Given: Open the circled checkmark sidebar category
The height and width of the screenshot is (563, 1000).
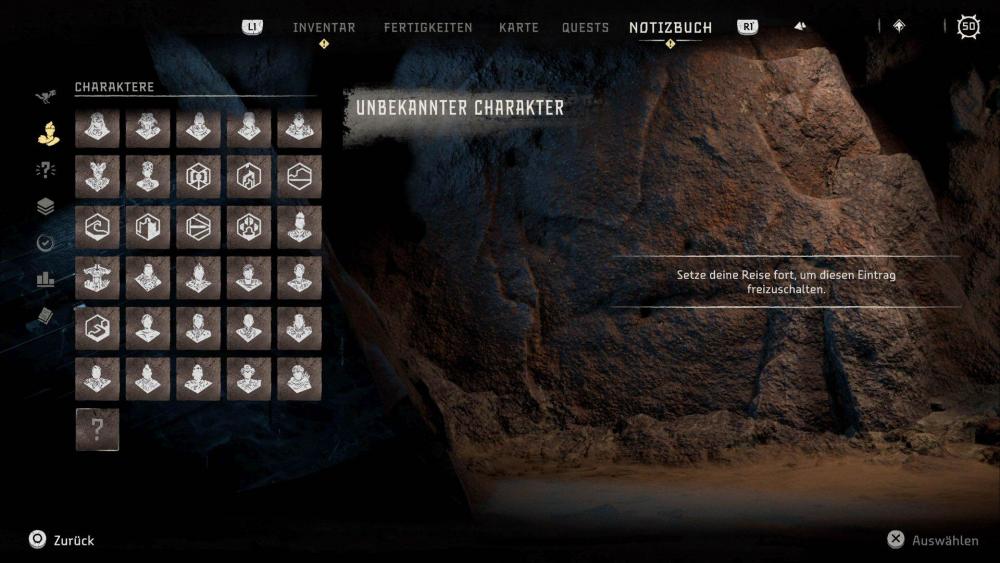Looking at the screenshot, I should click(46, 243).
